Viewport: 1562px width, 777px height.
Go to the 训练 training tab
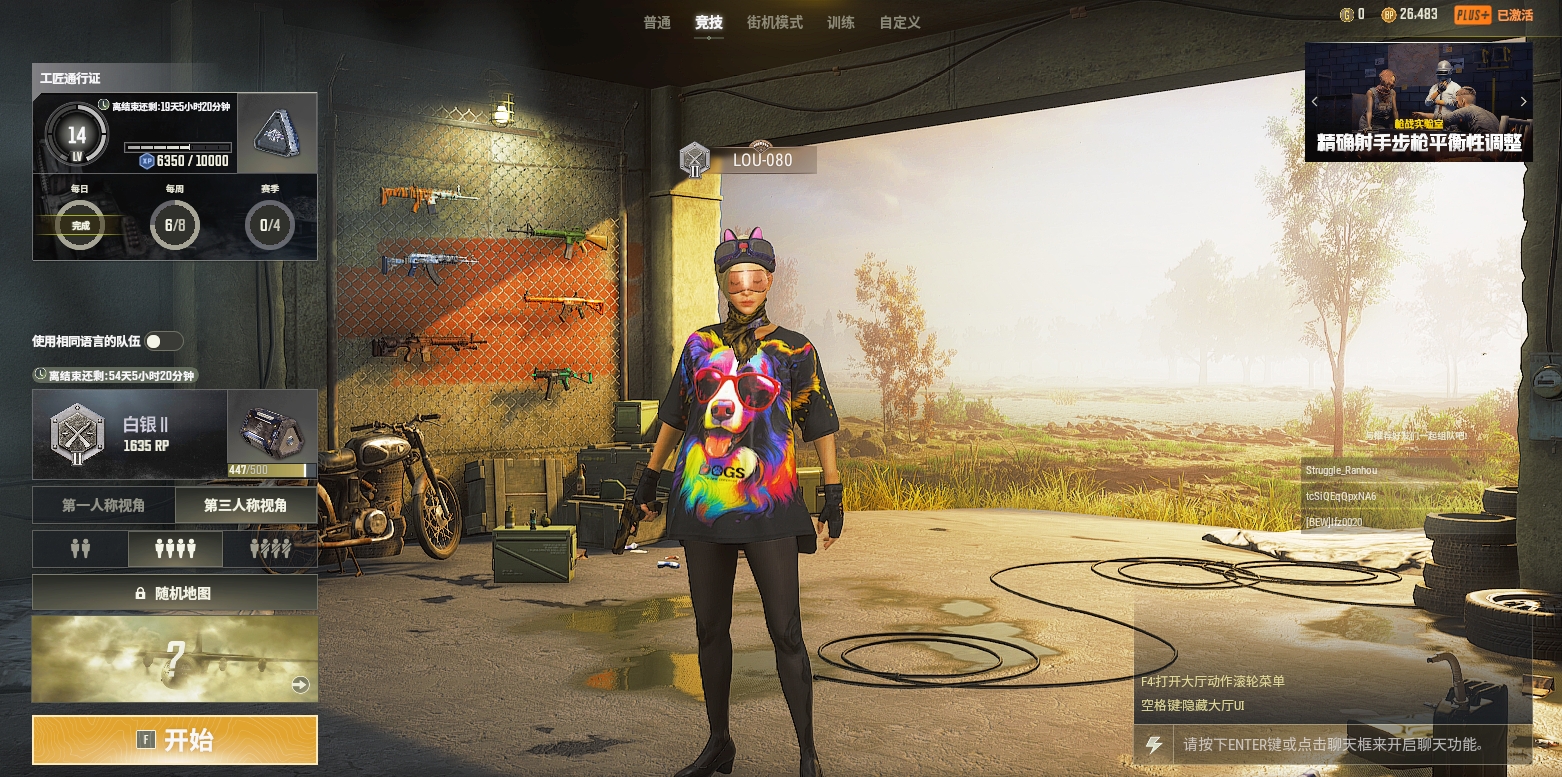[841, 22]
